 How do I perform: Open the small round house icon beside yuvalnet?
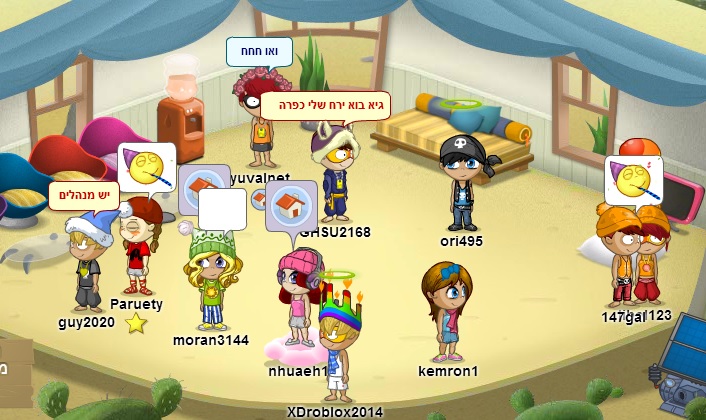click(x=260, y=199)
